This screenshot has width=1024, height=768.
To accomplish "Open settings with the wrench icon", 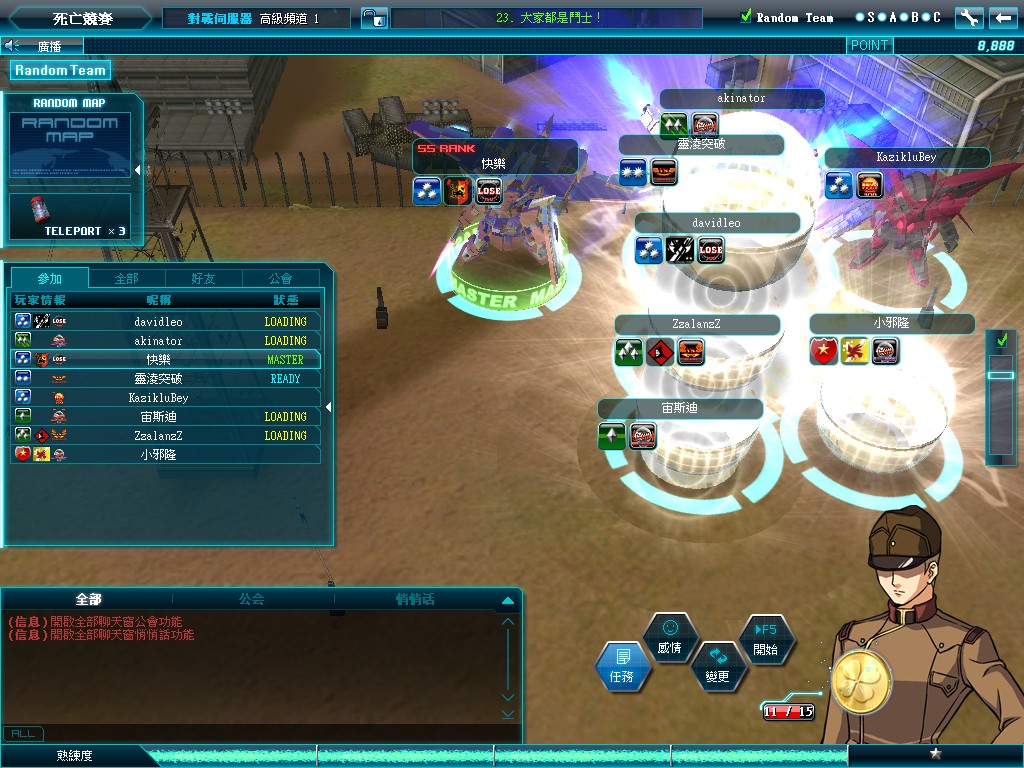I will (968, 17).
